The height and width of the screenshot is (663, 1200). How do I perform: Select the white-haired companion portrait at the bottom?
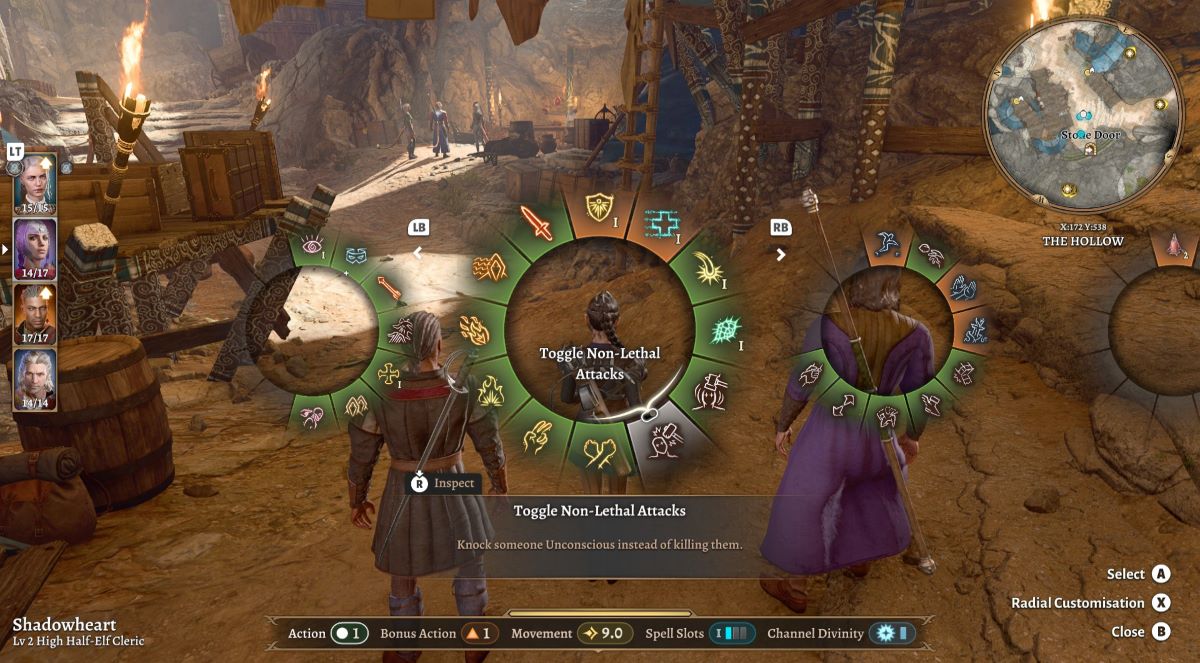(x=34, y=379)
